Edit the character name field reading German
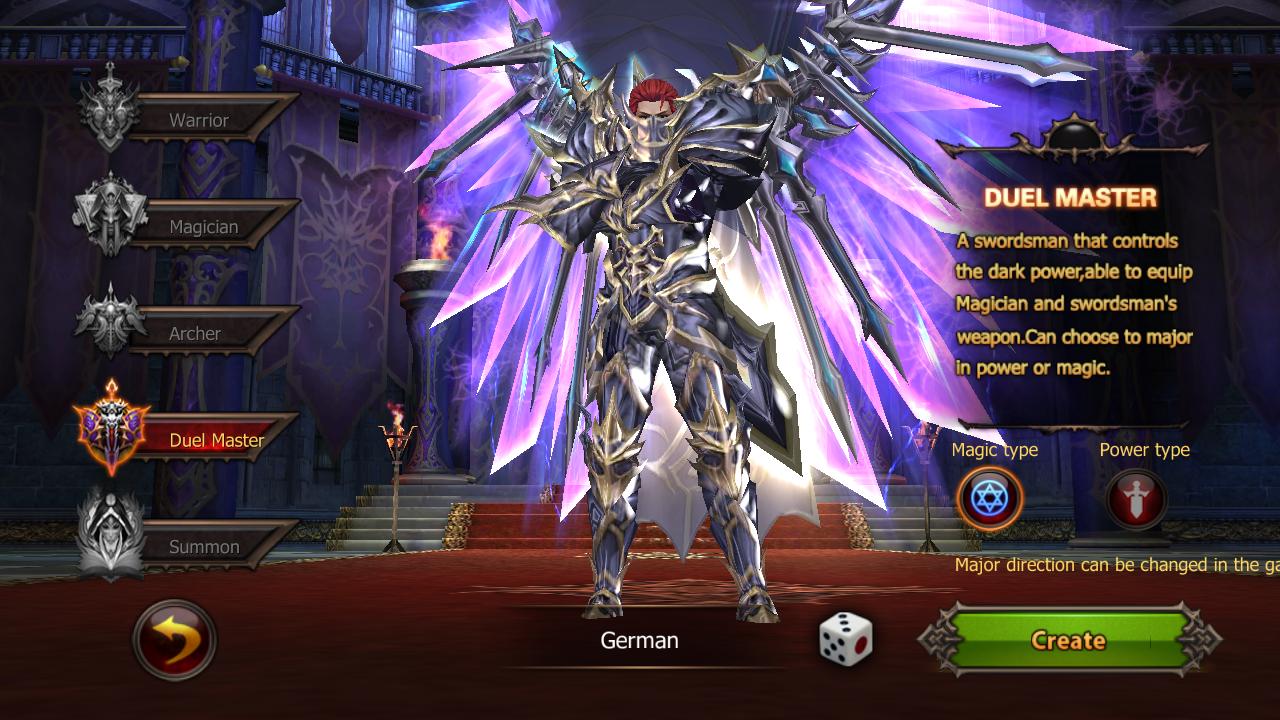Viewport: 1280px width, 720px height. [639, 640]
